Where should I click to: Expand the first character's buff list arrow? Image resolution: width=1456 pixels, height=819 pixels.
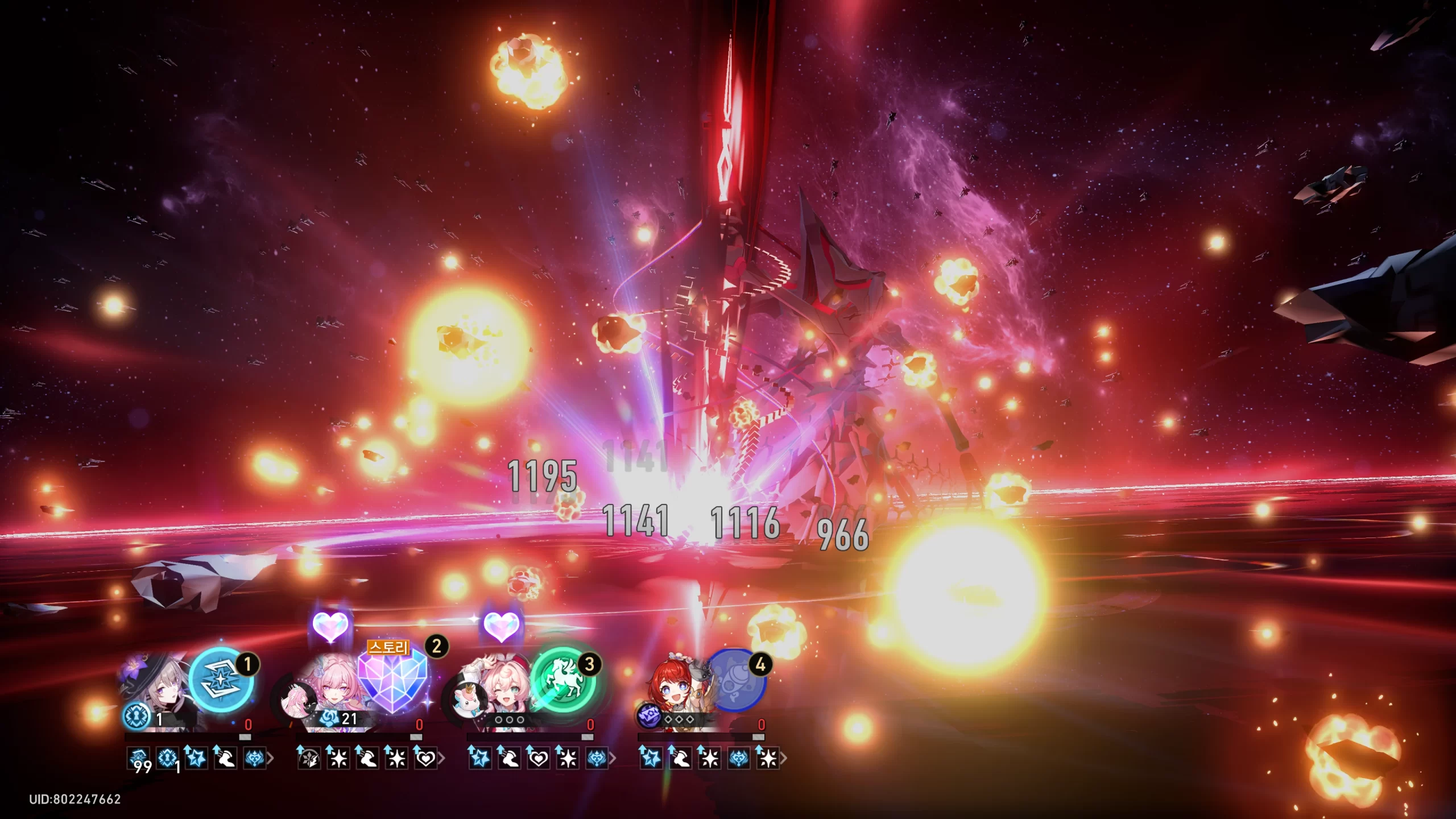[x=271, y=758]
